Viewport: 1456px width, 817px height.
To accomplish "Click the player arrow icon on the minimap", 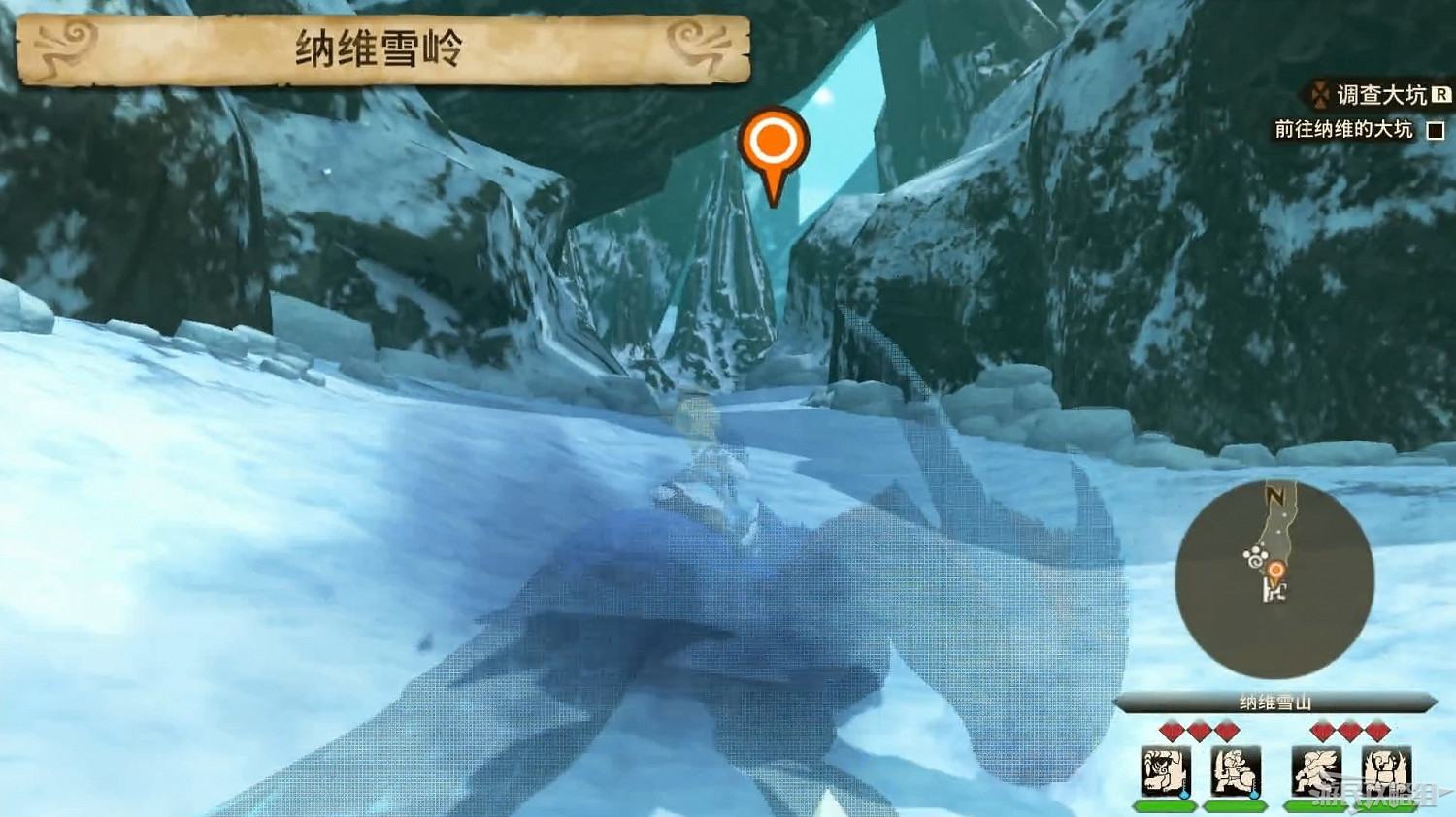I will click(1275, 592).
